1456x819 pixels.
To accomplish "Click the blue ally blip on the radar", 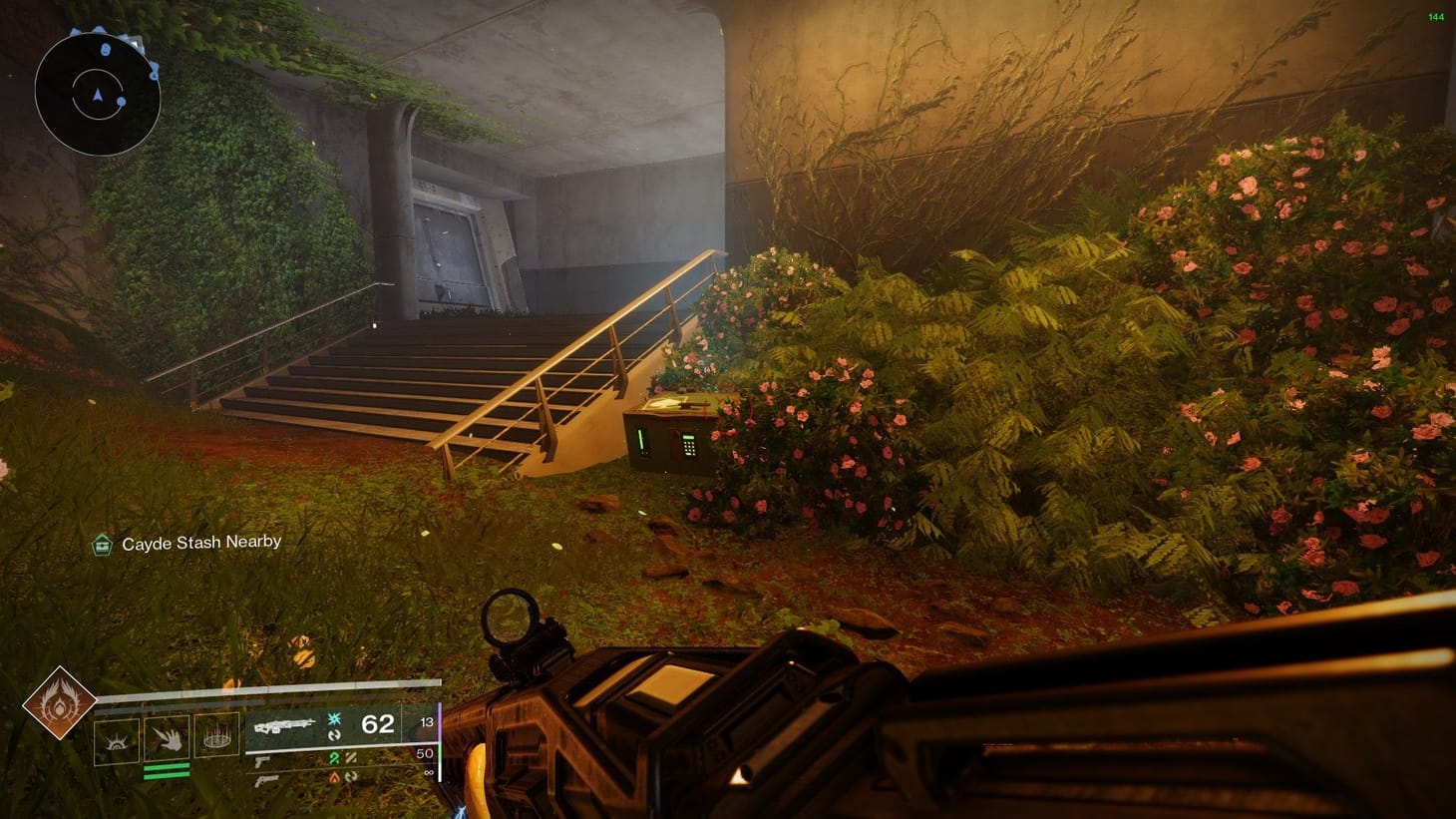I will point(121,101).
